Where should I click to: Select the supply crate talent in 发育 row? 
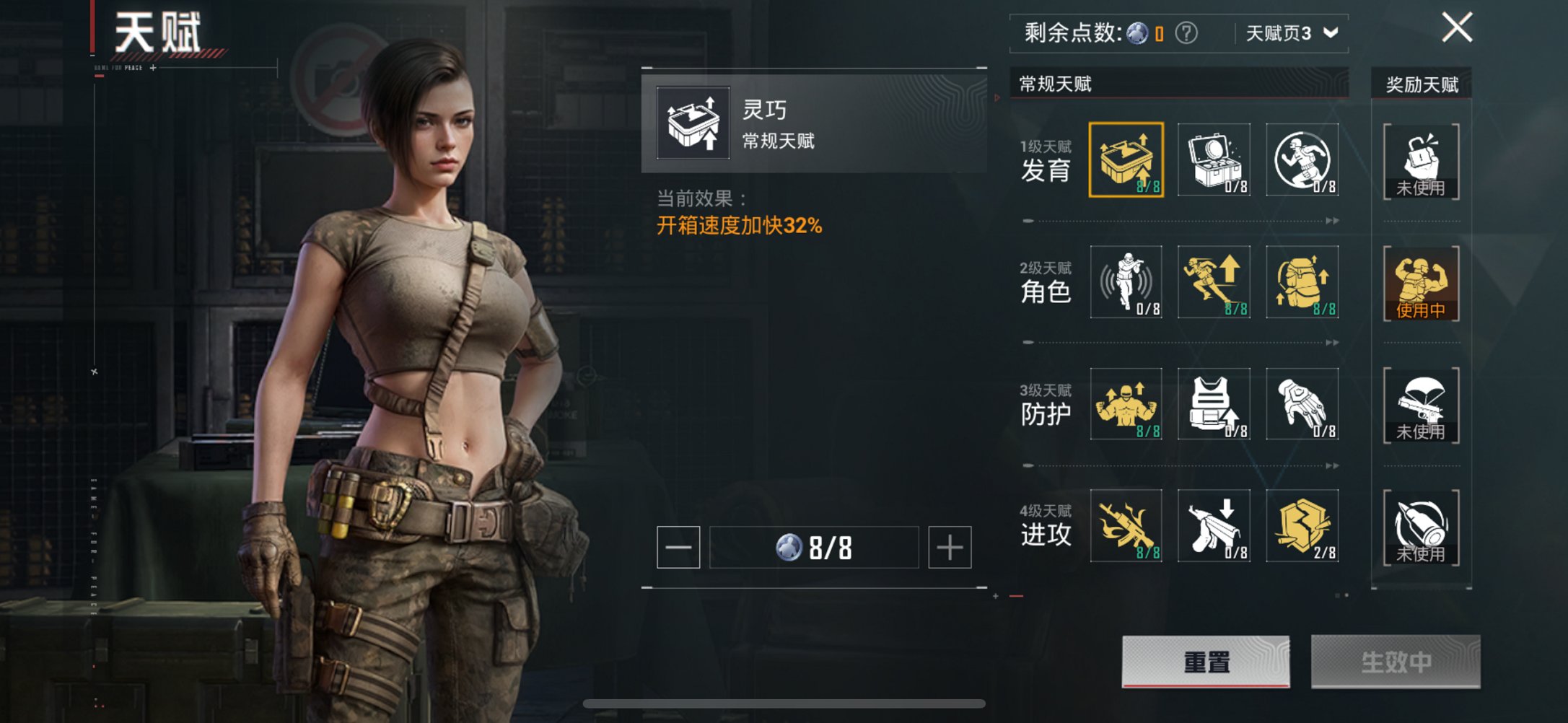point(1214,159)
